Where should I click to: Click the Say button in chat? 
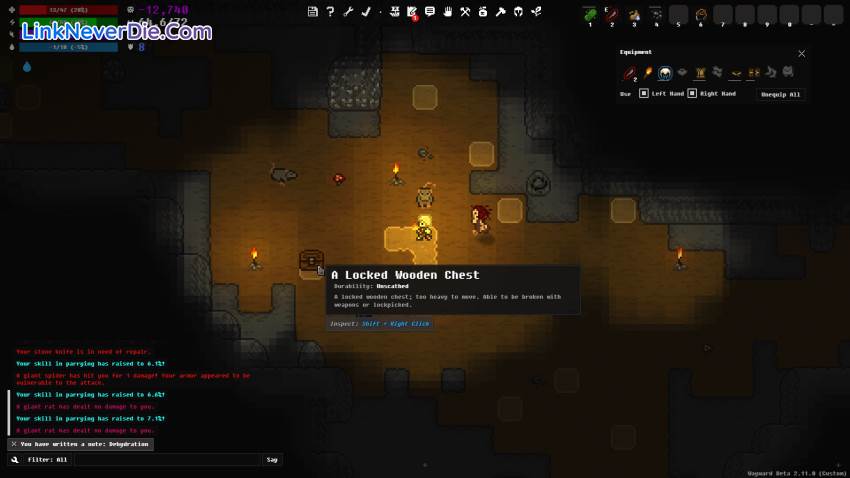(272, 460)
